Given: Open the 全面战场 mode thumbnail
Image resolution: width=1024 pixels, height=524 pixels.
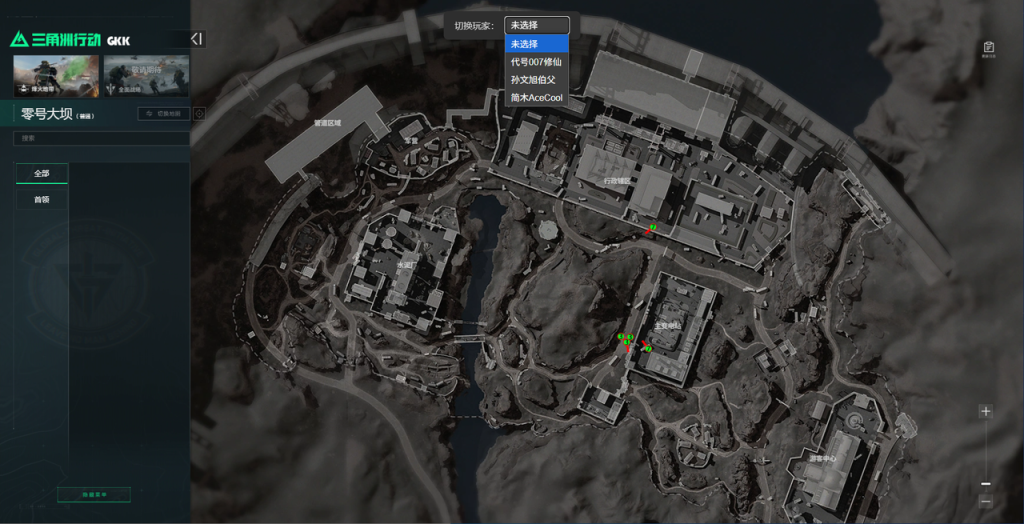Looking at the screenshot, I should point(146,75).
